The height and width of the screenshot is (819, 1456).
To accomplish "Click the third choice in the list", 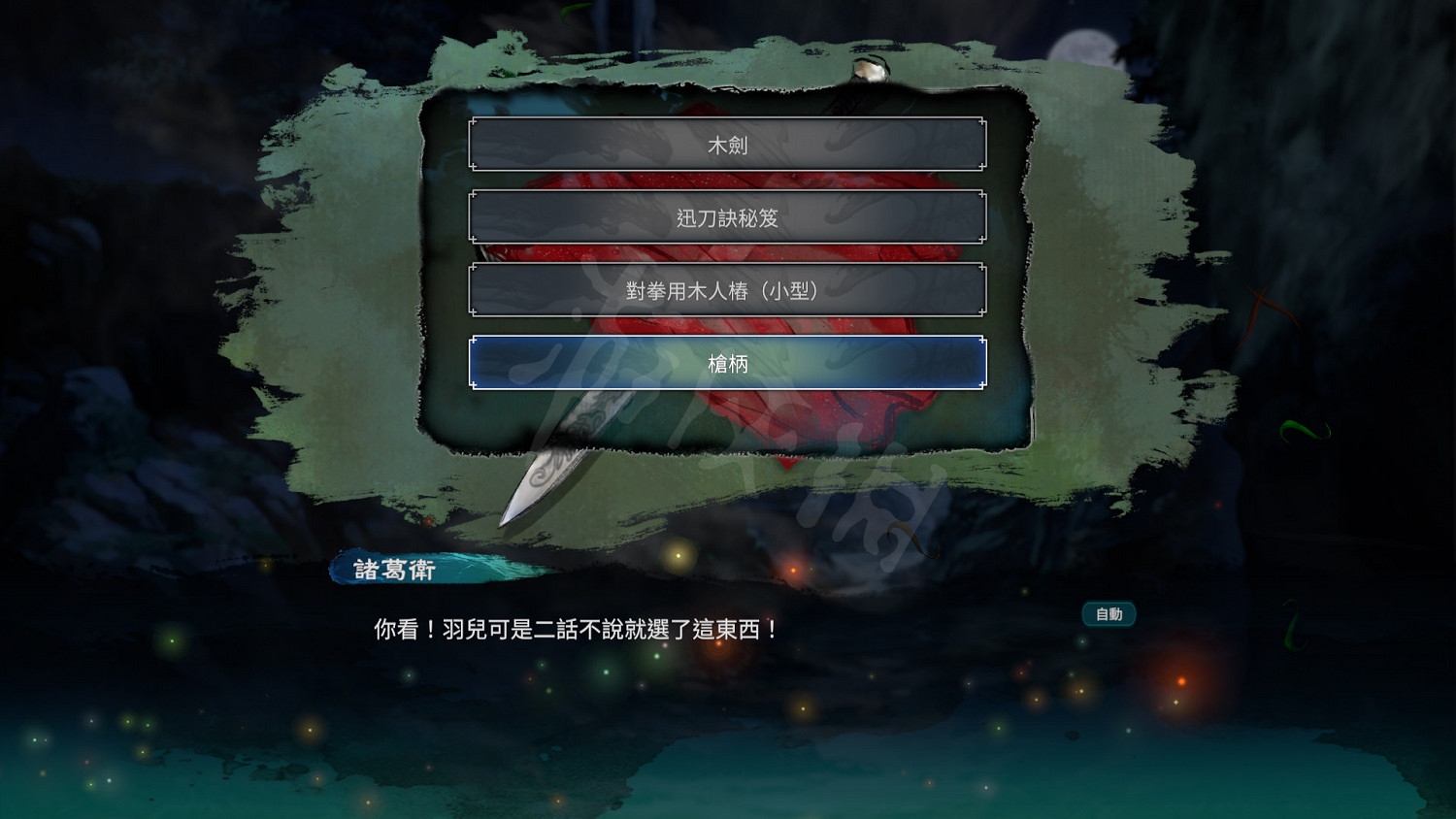I will pyautogui.click(x=728, y=289).
